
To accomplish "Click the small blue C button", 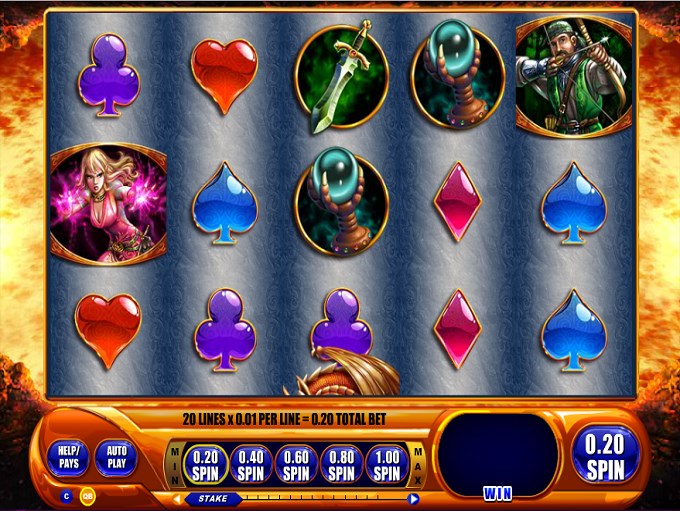I will pos(67,496).
